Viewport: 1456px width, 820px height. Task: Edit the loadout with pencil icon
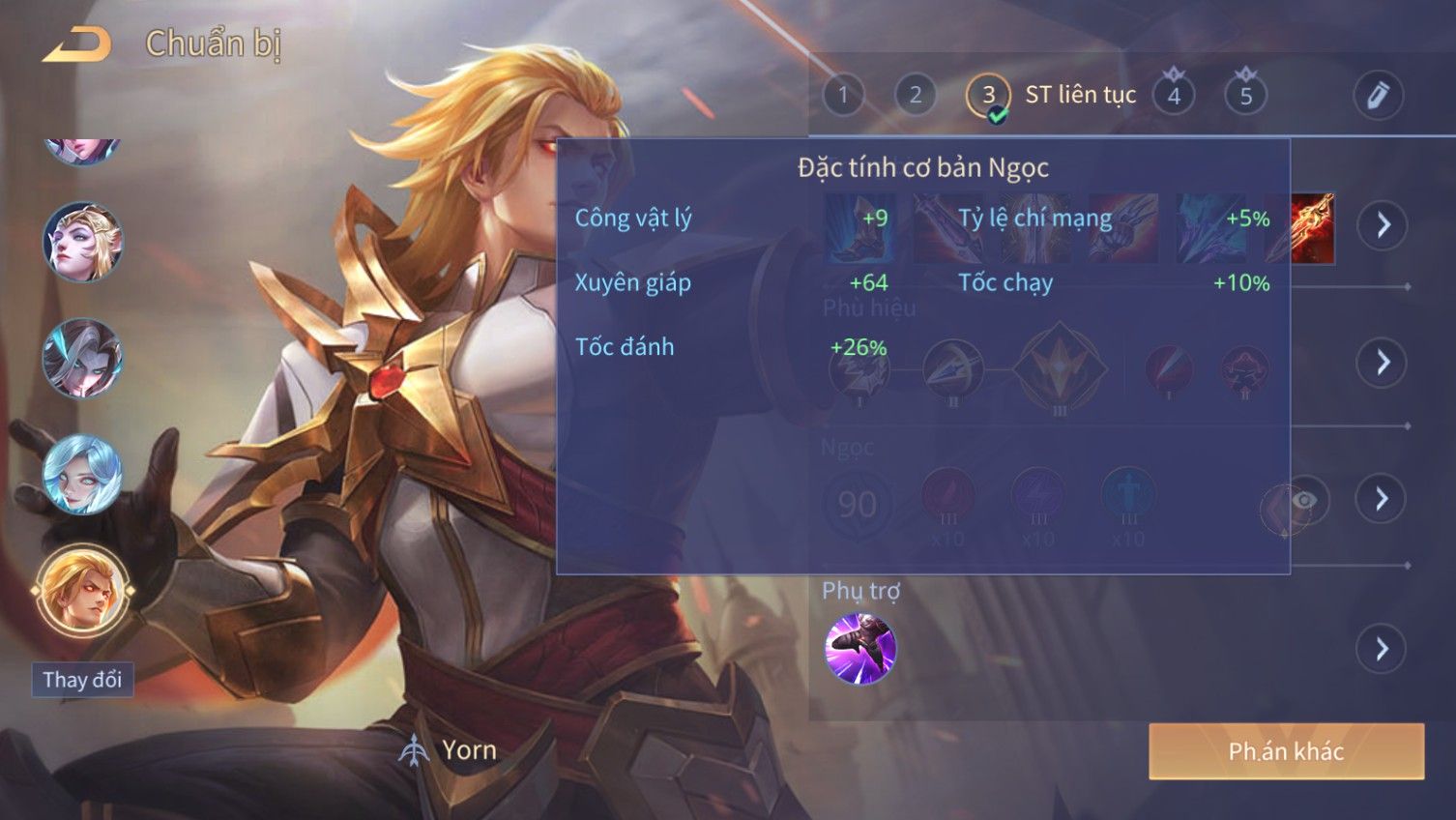point(1378,95)
